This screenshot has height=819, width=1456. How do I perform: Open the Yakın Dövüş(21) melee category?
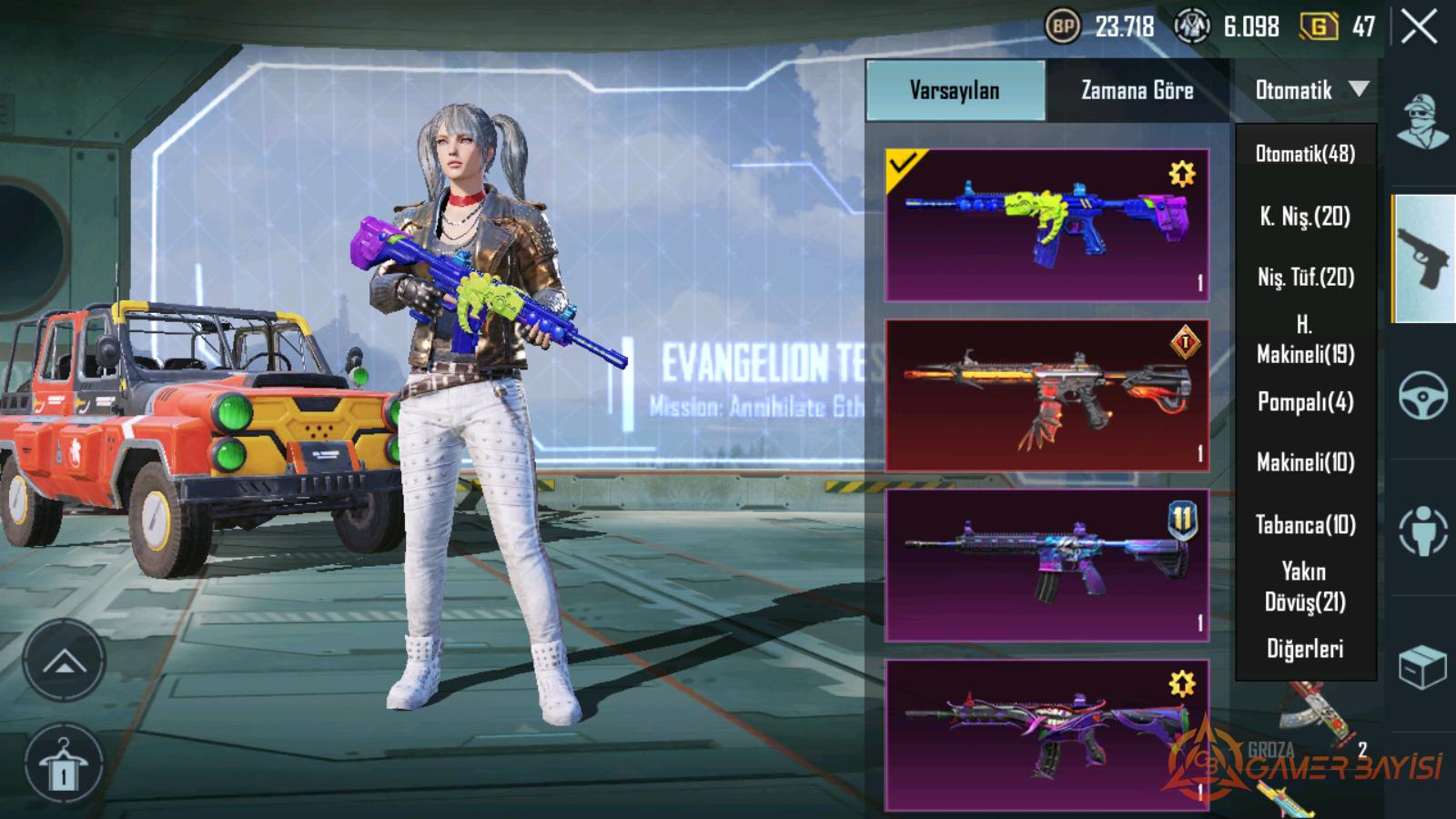pyautogui.click(x=1305, y=586)
